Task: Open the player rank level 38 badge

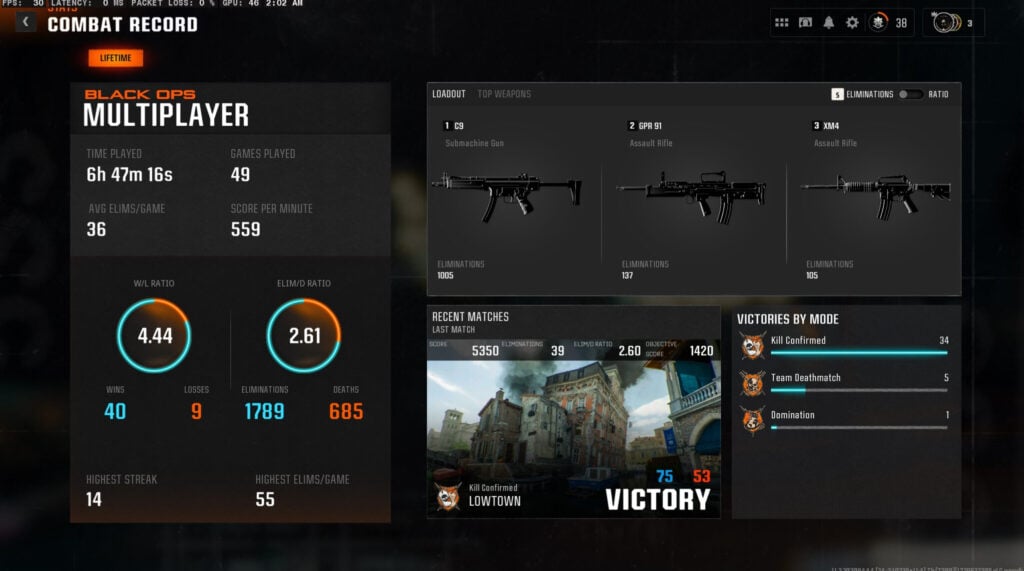Action: click(x=887, y=22)
